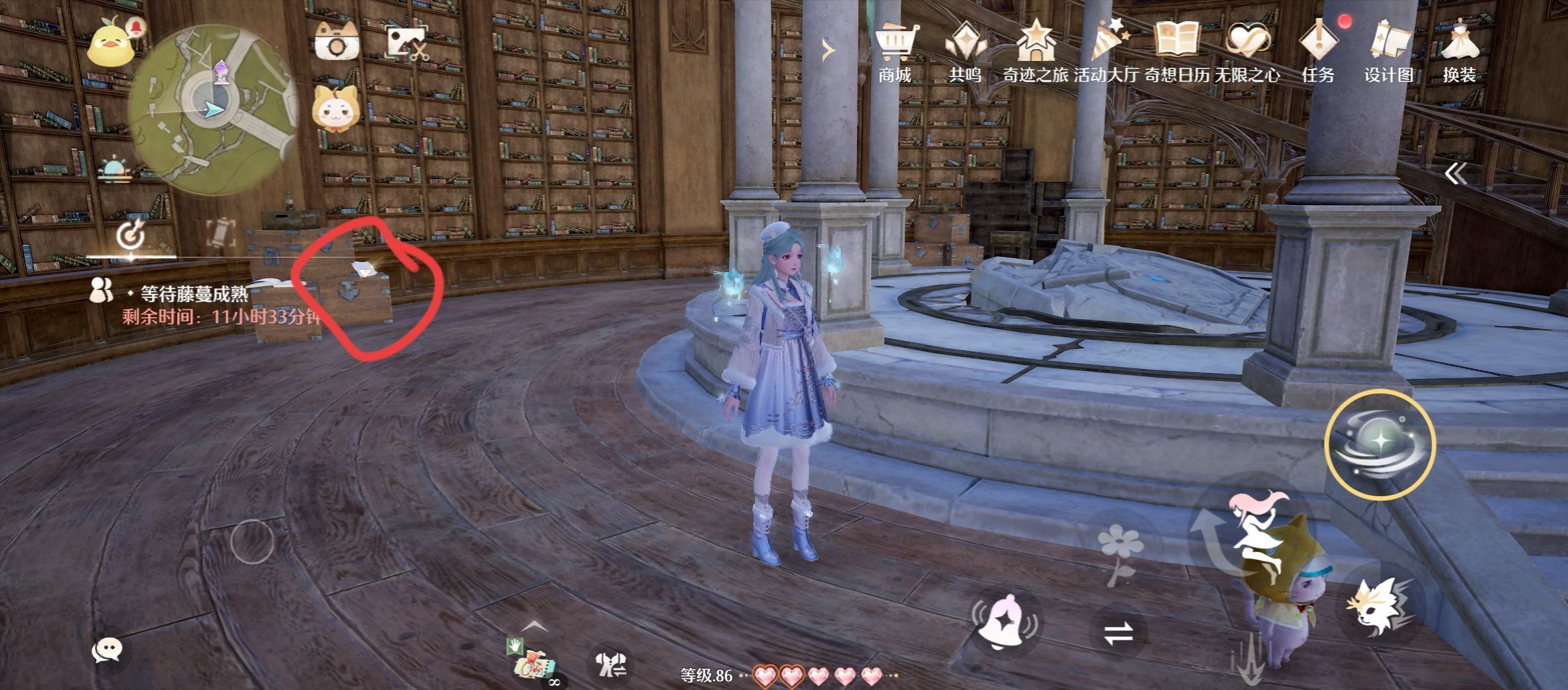Screen dimensions: 1568x690
Task: Open the chat bubble button
Action: click(107, 650)
